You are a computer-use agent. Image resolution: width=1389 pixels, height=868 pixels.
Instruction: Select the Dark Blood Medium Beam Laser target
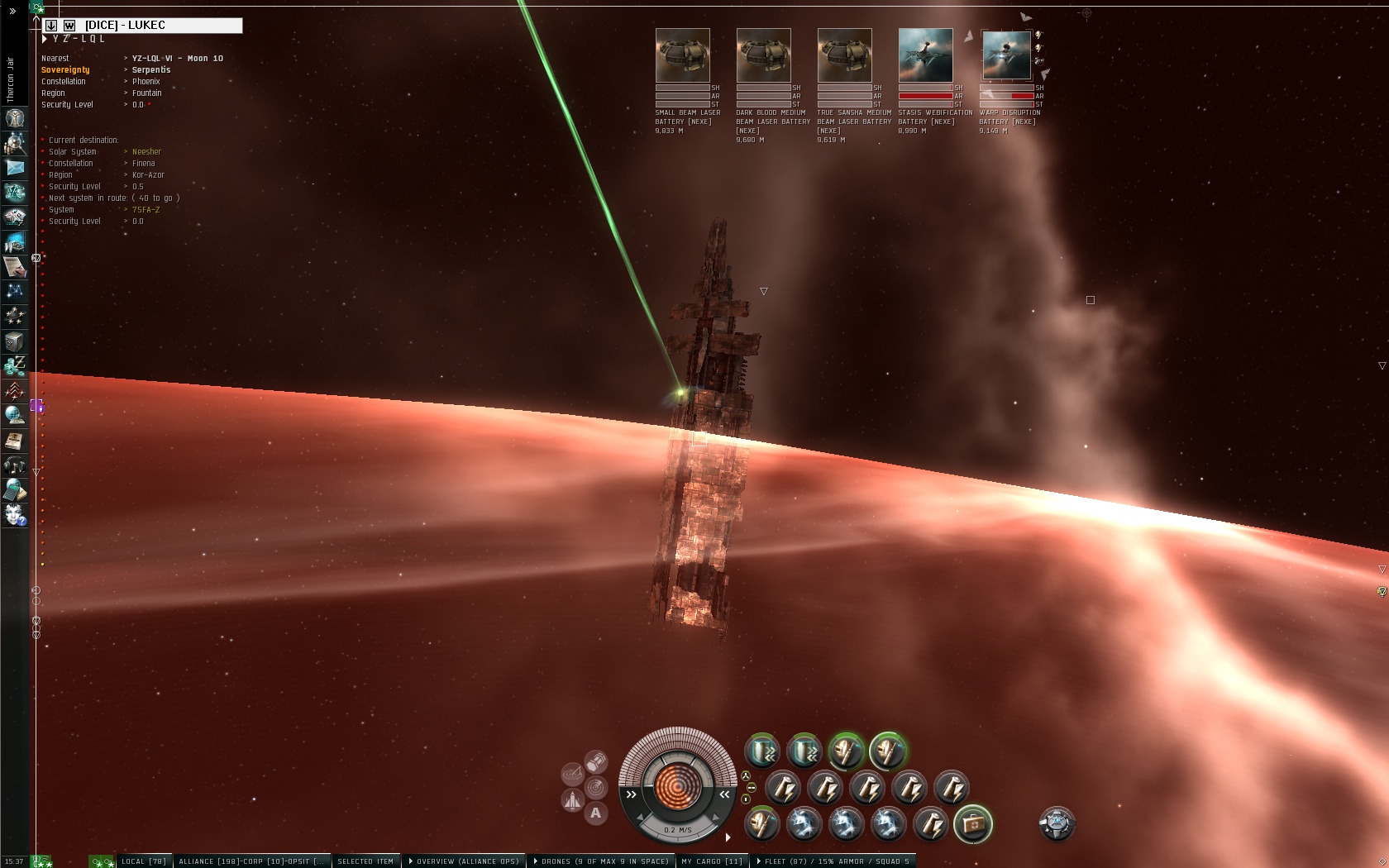[x=763, y=55]
